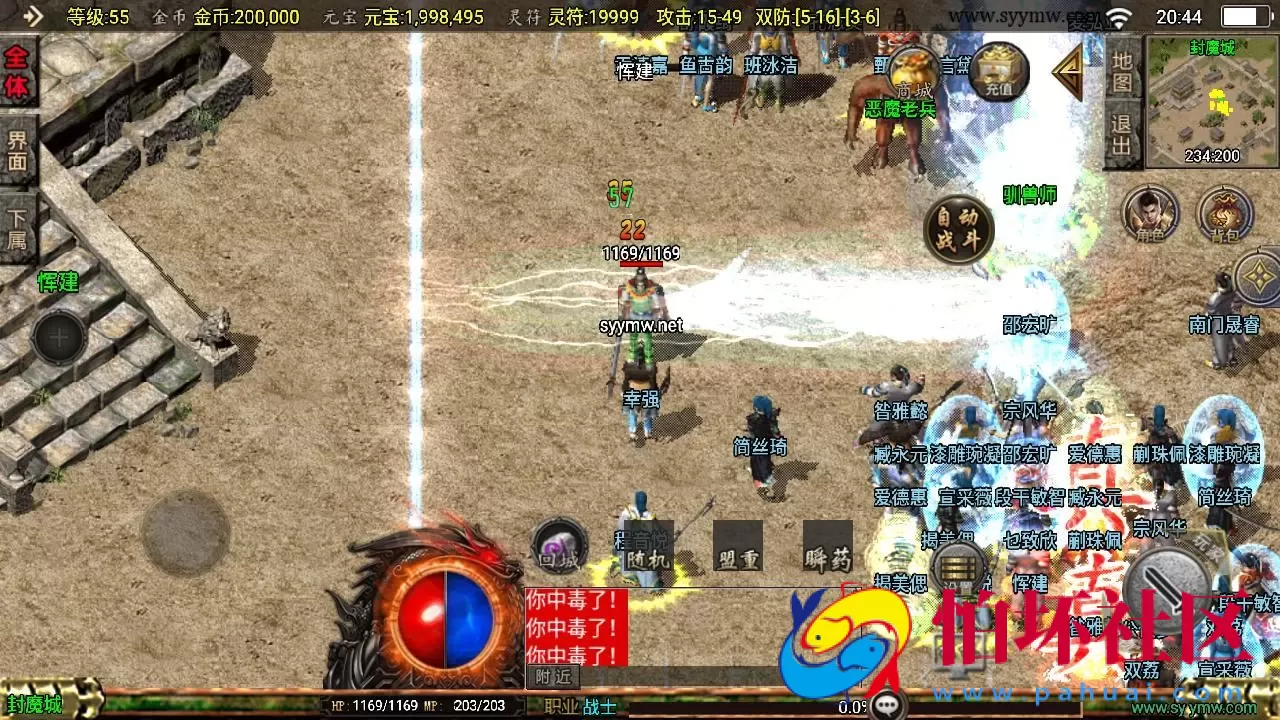Open the 背包 backpack icon
Image resolution: width=1280 pixels, height=720 pixels.
click(1228, 212)
